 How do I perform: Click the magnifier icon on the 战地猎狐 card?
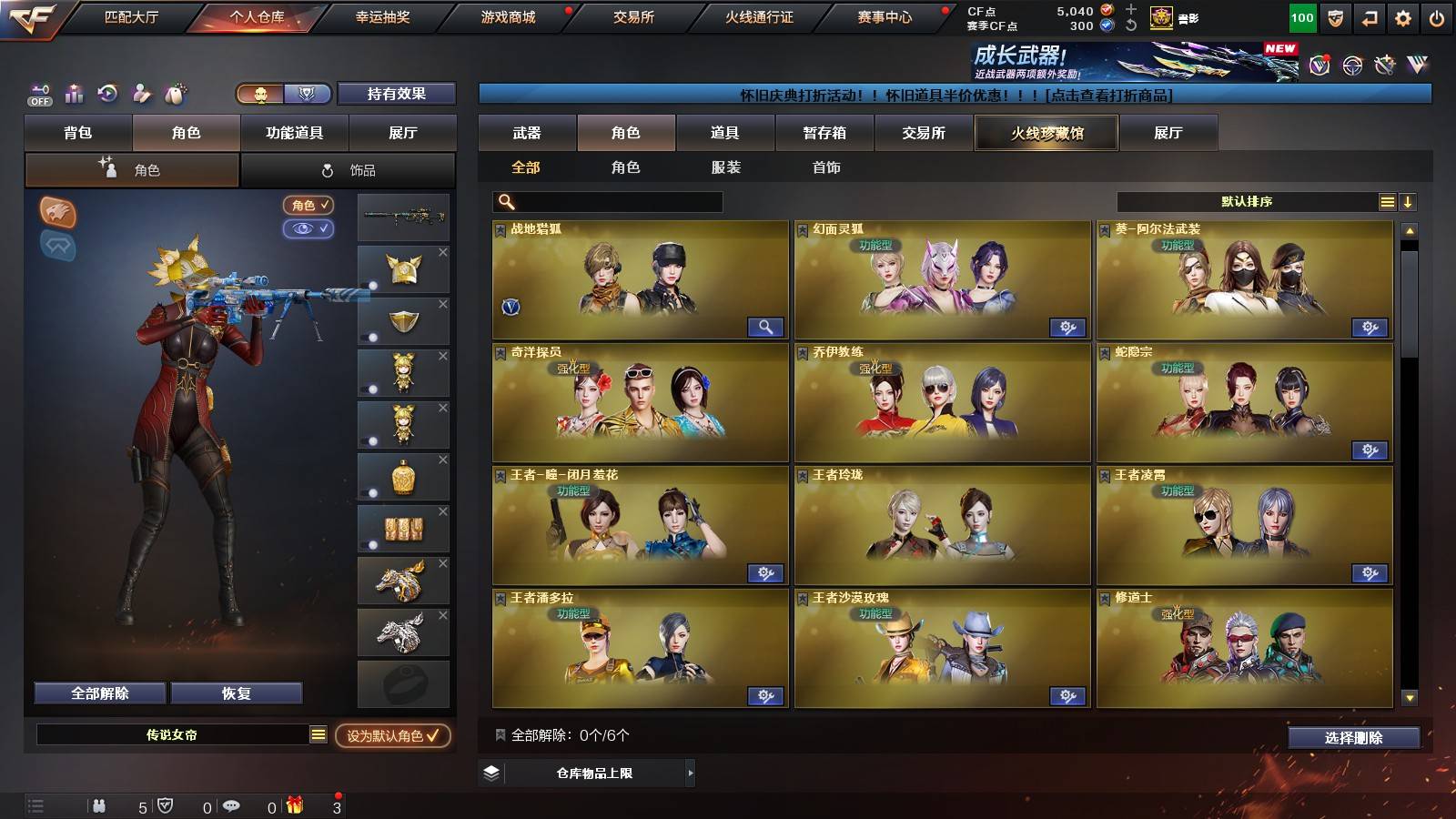tap(767, 326)
